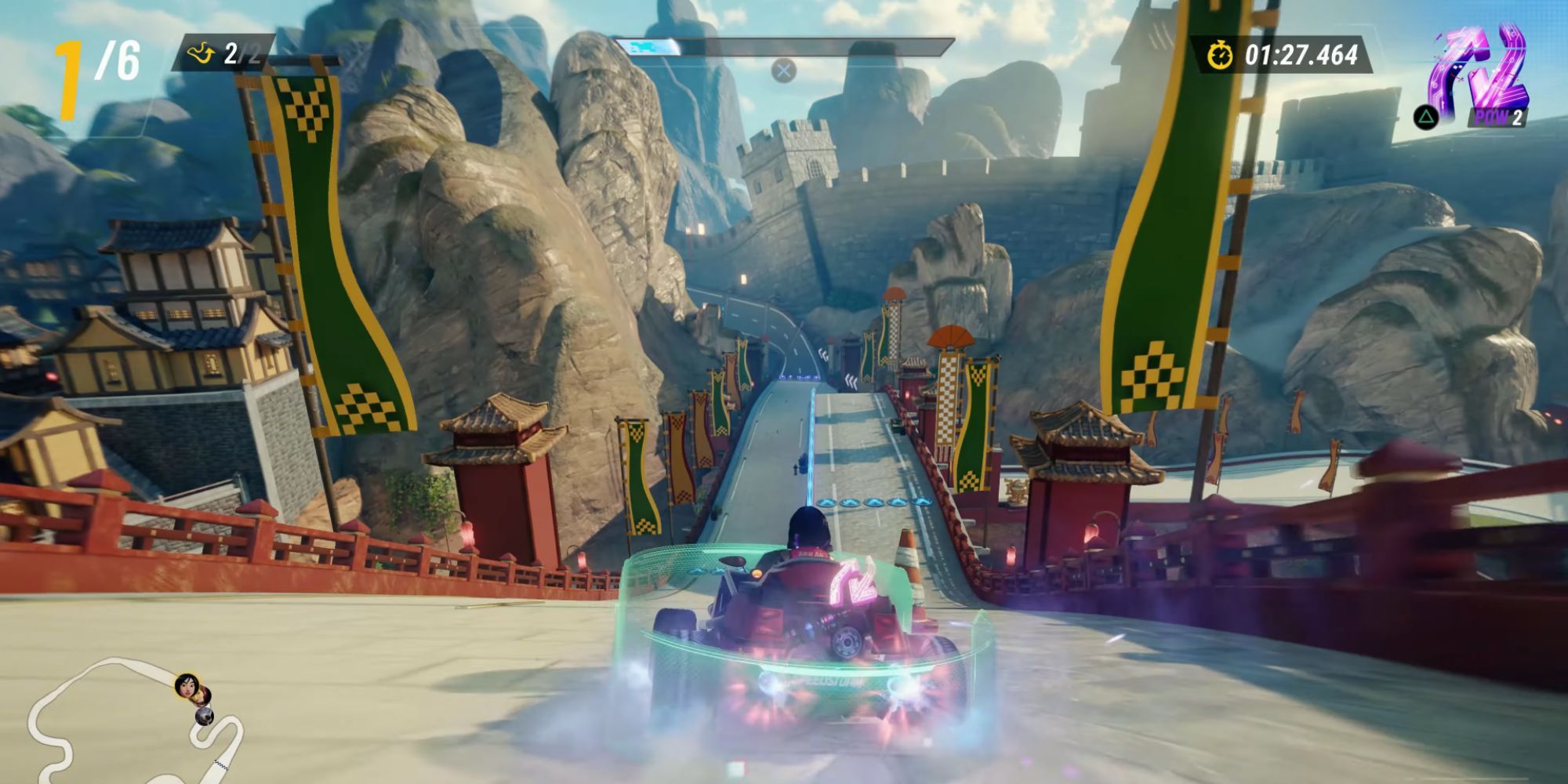Screen dimensions: 1568x784
Task: Click the lower racer portrait on the minimap
Action: tap(205, 717)
